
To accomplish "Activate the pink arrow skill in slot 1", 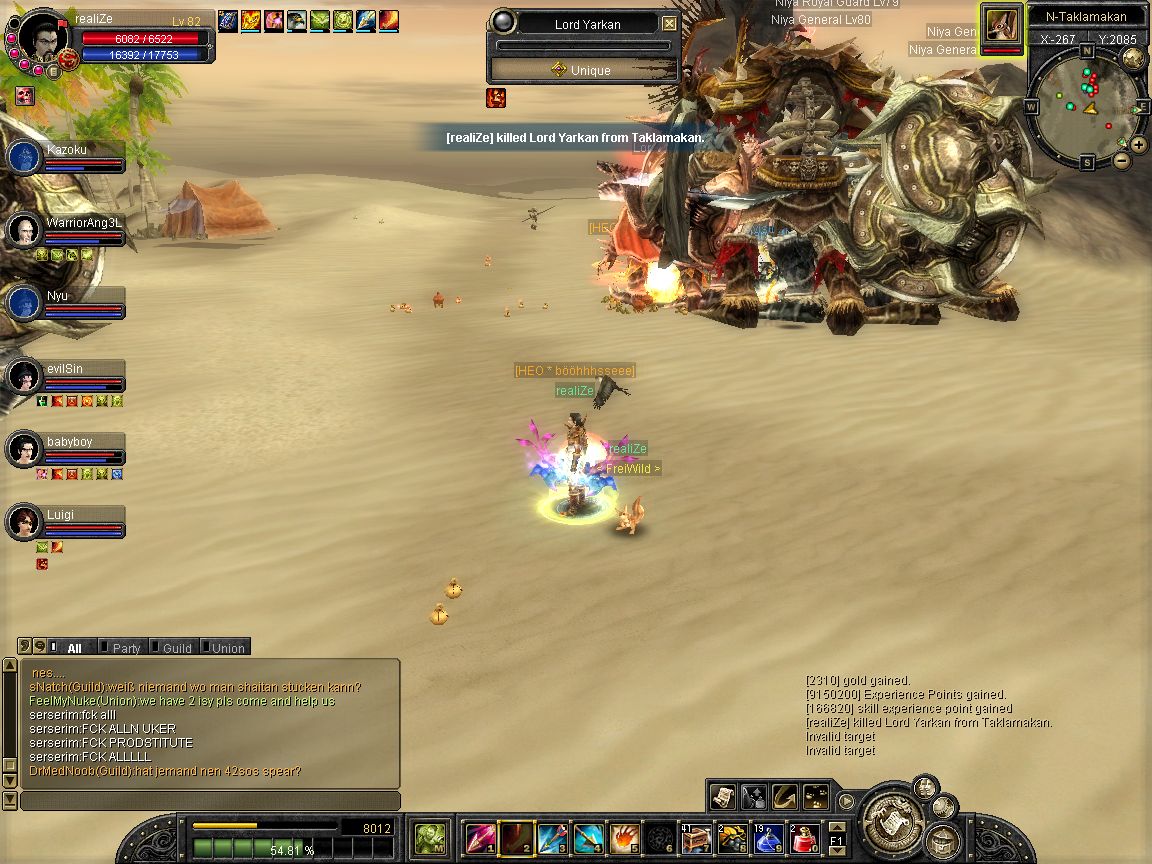I will (481, 838).
